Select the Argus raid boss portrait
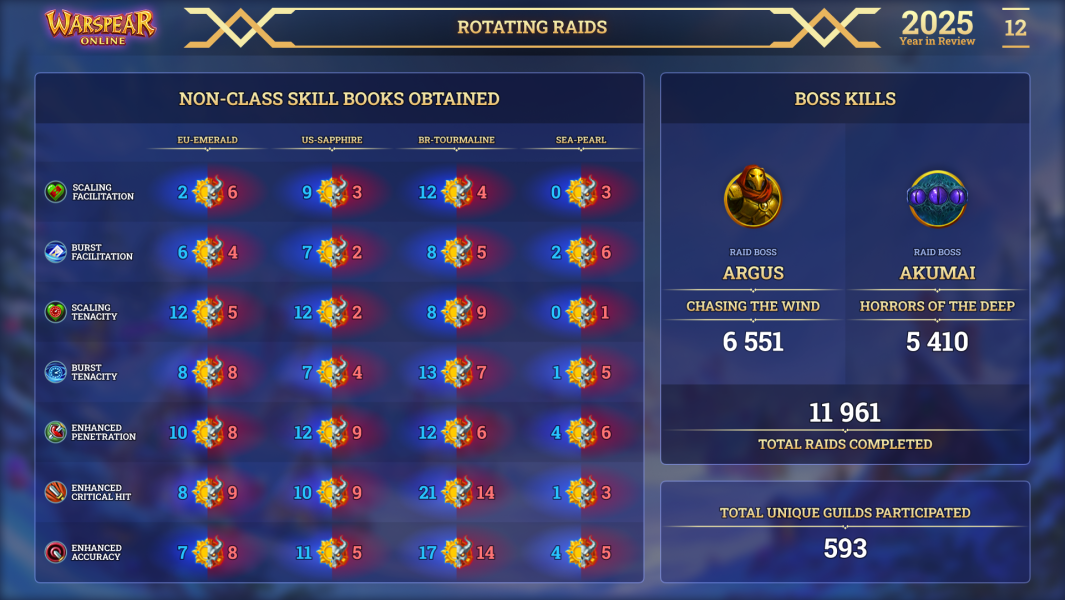Screen dimensions: 1065x600 point(753,198)
